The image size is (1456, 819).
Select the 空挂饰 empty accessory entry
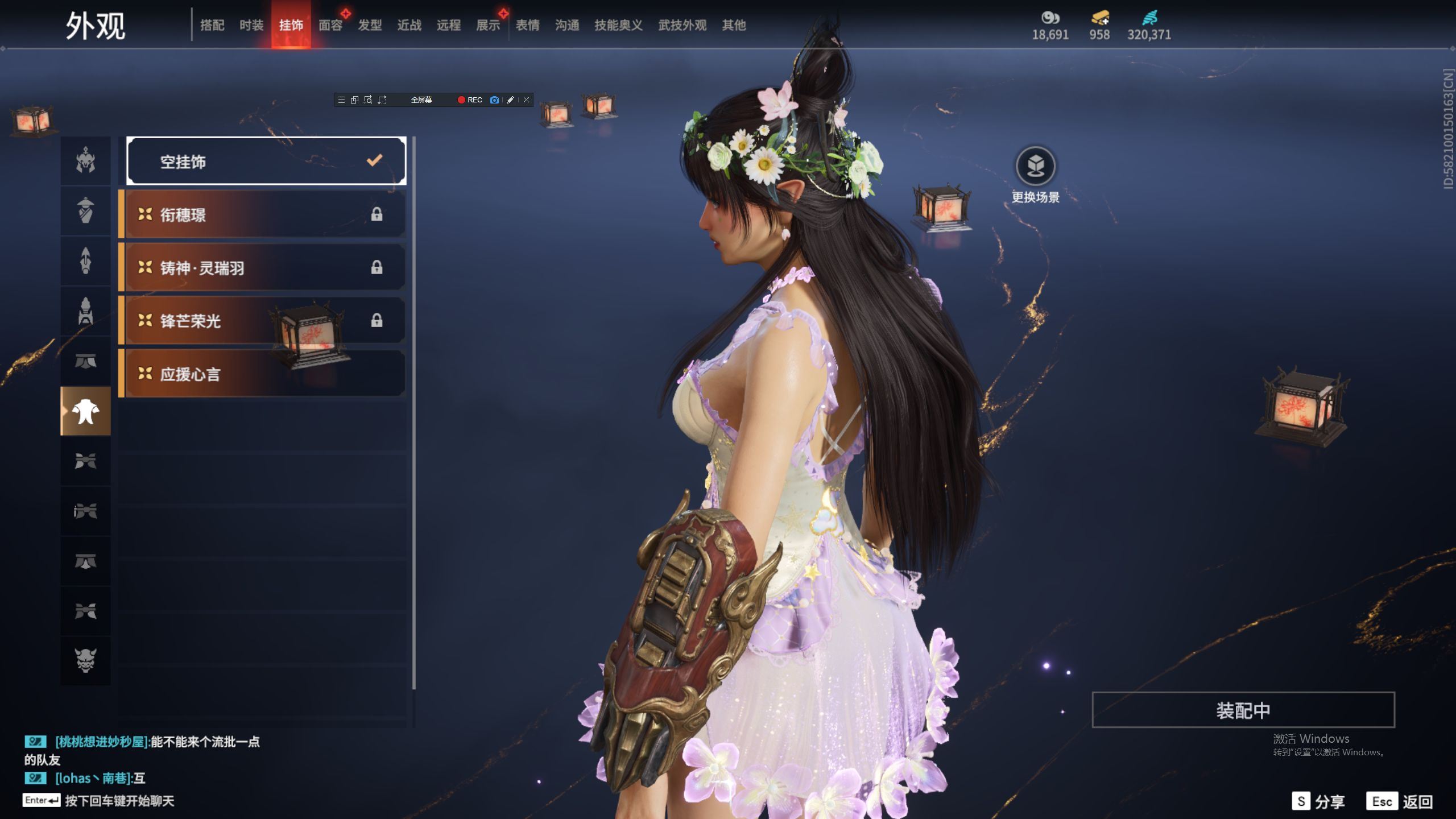coord(266,162)
